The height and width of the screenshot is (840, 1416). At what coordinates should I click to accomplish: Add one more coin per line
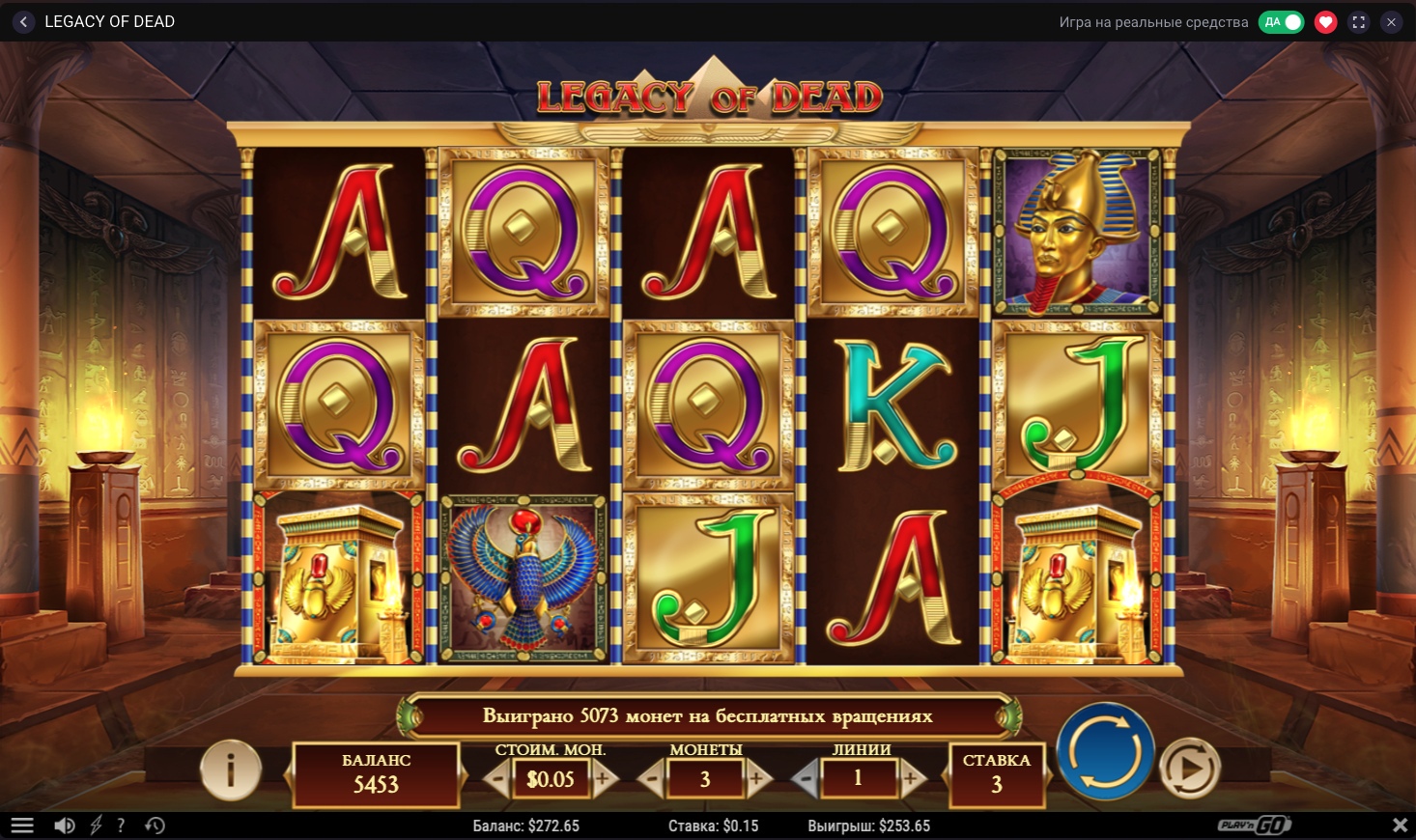(757, 778)
